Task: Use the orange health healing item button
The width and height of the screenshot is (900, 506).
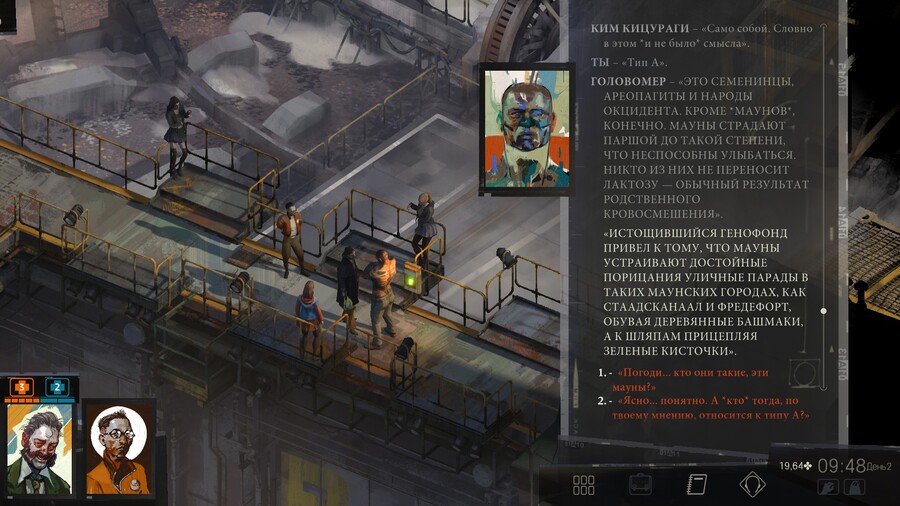Action: [22, 386]
